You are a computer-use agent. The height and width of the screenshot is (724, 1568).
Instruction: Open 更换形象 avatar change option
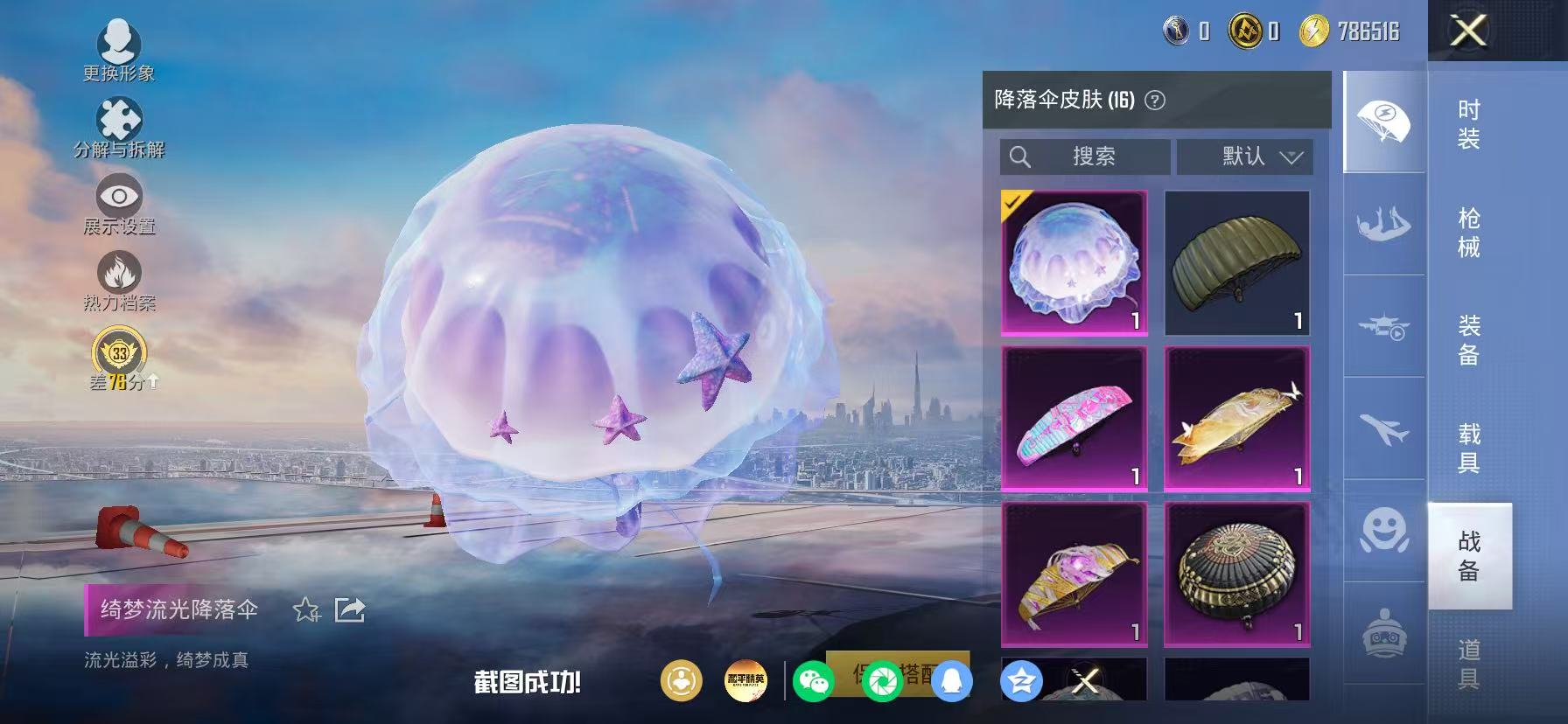tap(120, 44)
